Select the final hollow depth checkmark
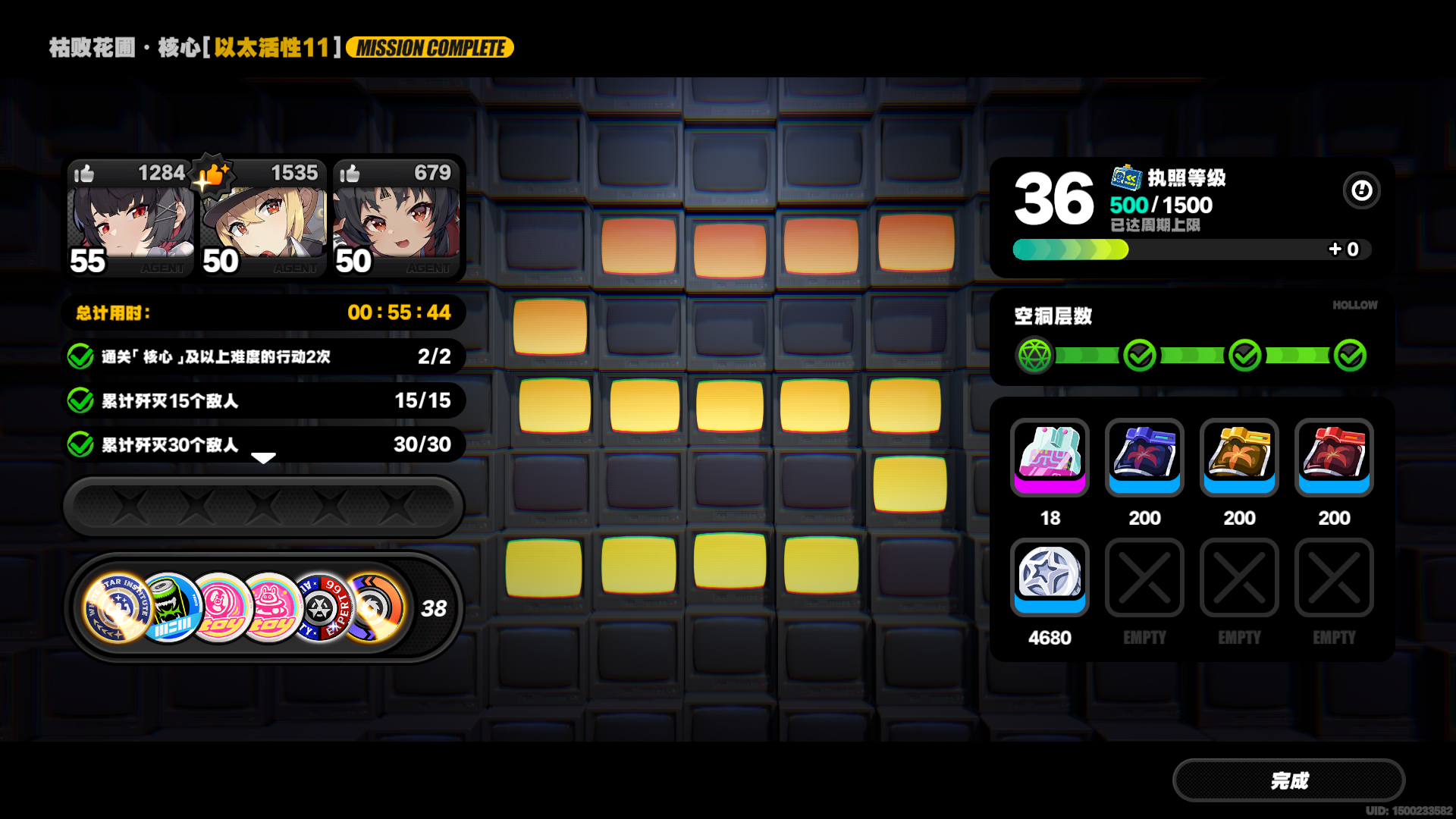This screenshot has width=1456, height=819. tap(1349, 354)
